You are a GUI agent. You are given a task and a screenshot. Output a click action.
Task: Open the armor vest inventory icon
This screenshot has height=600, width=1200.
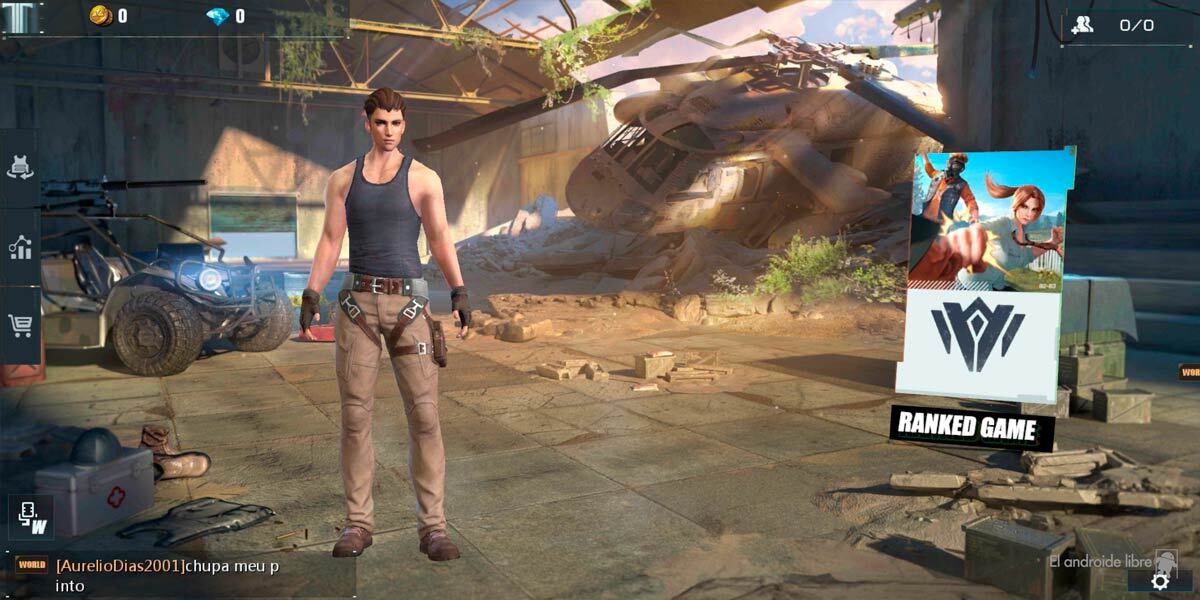pyautogui.click(x=20, y=168)
